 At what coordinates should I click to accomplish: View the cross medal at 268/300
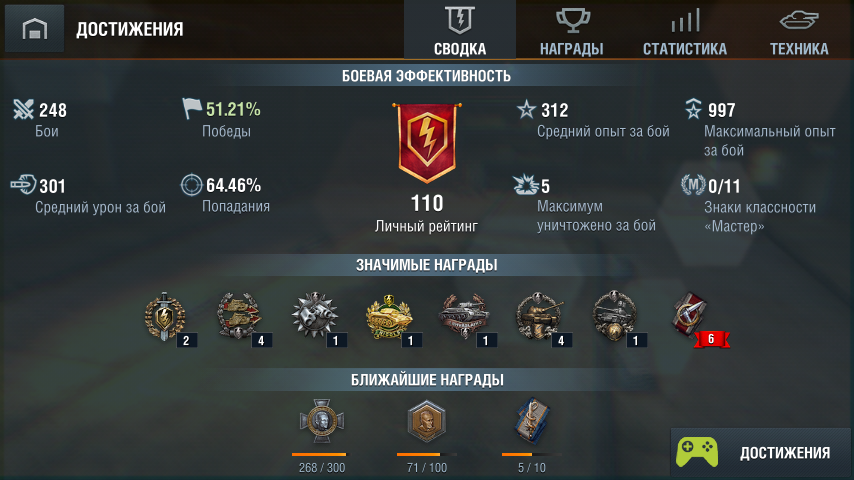[320, 424]
